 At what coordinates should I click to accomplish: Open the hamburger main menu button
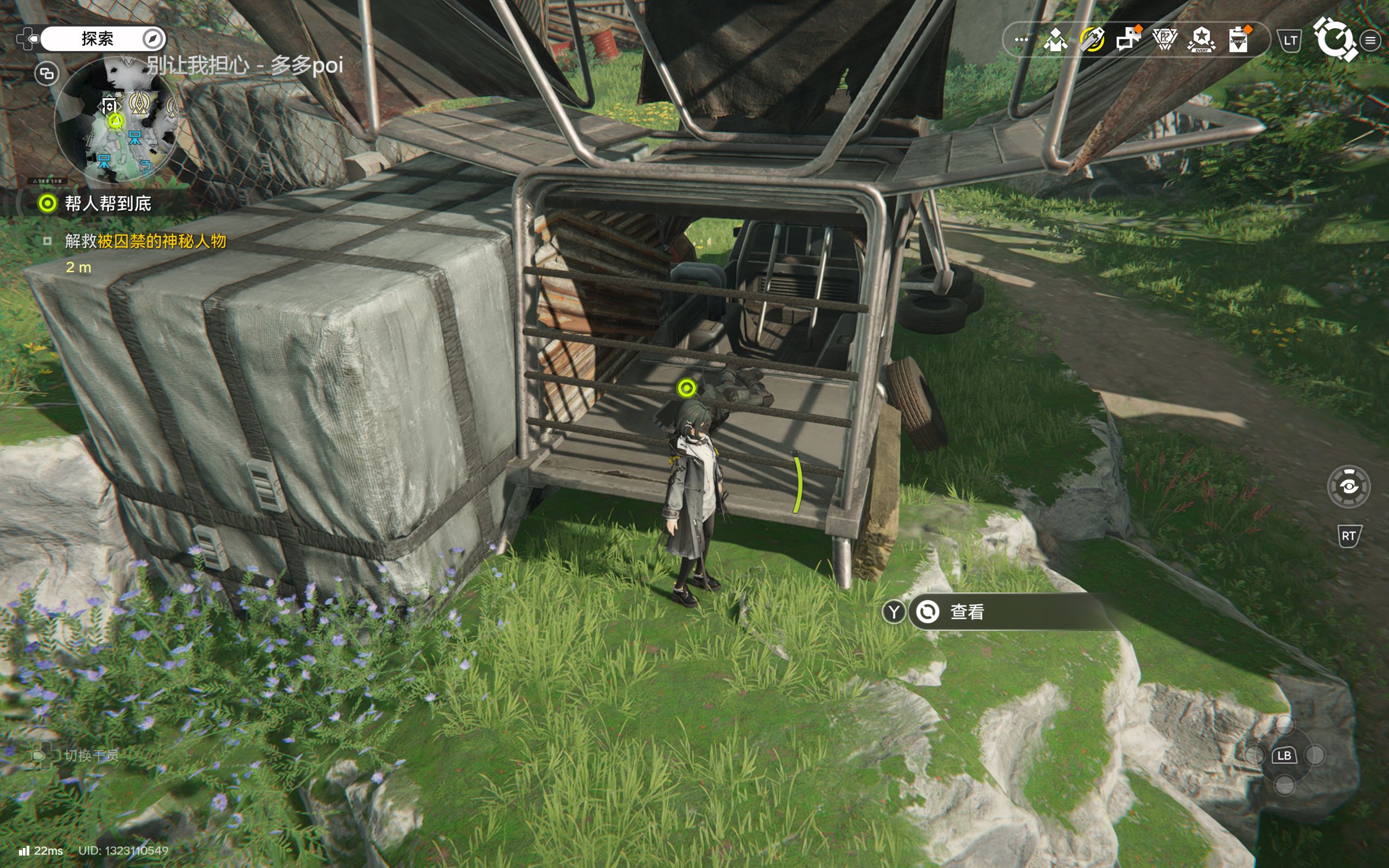[1371, 41]
